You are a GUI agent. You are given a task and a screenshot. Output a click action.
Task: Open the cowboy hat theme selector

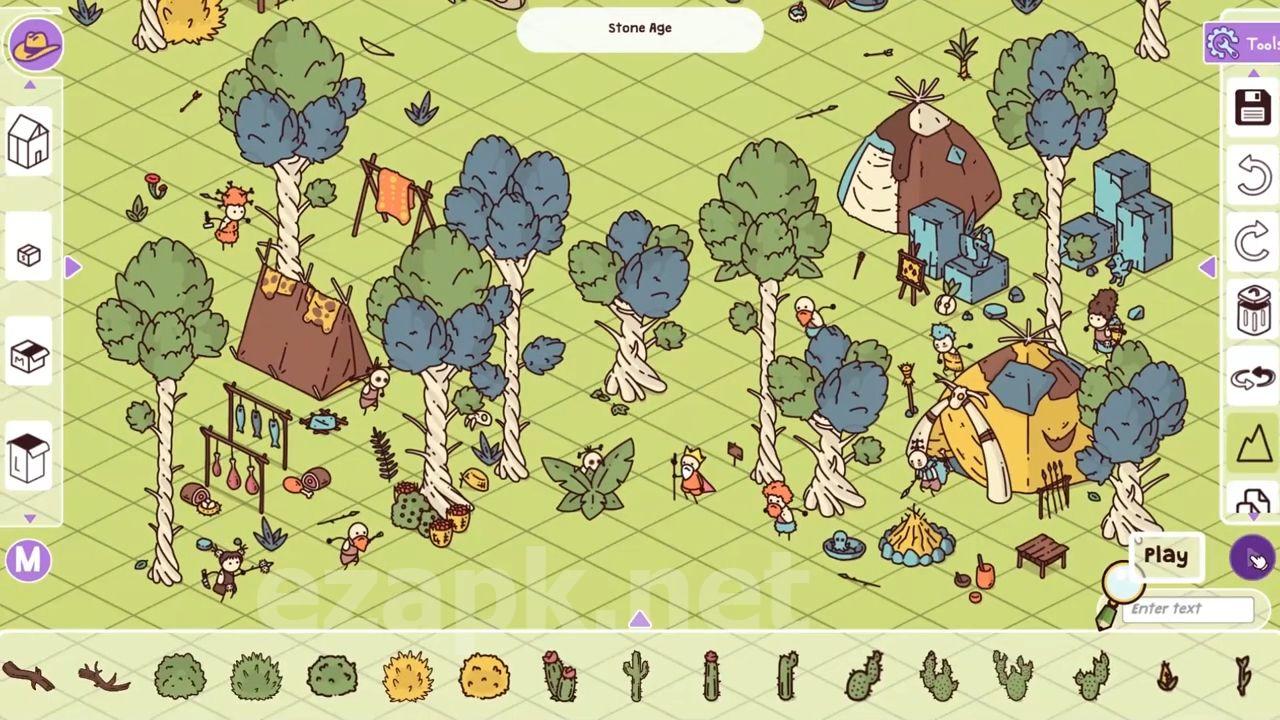tap(36, 45)
